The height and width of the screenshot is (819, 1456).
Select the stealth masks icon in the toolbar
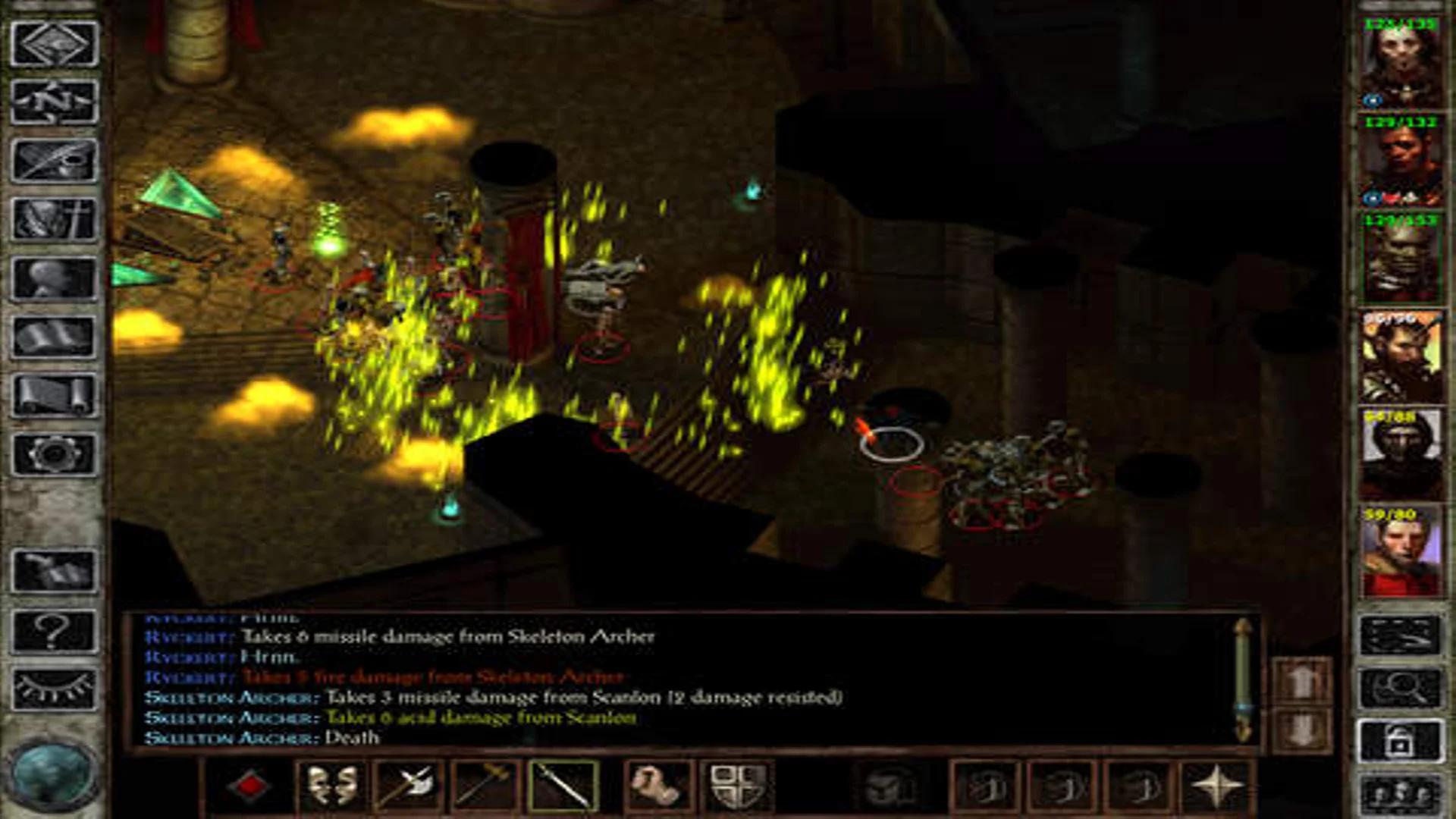click(x=331, y=786)
